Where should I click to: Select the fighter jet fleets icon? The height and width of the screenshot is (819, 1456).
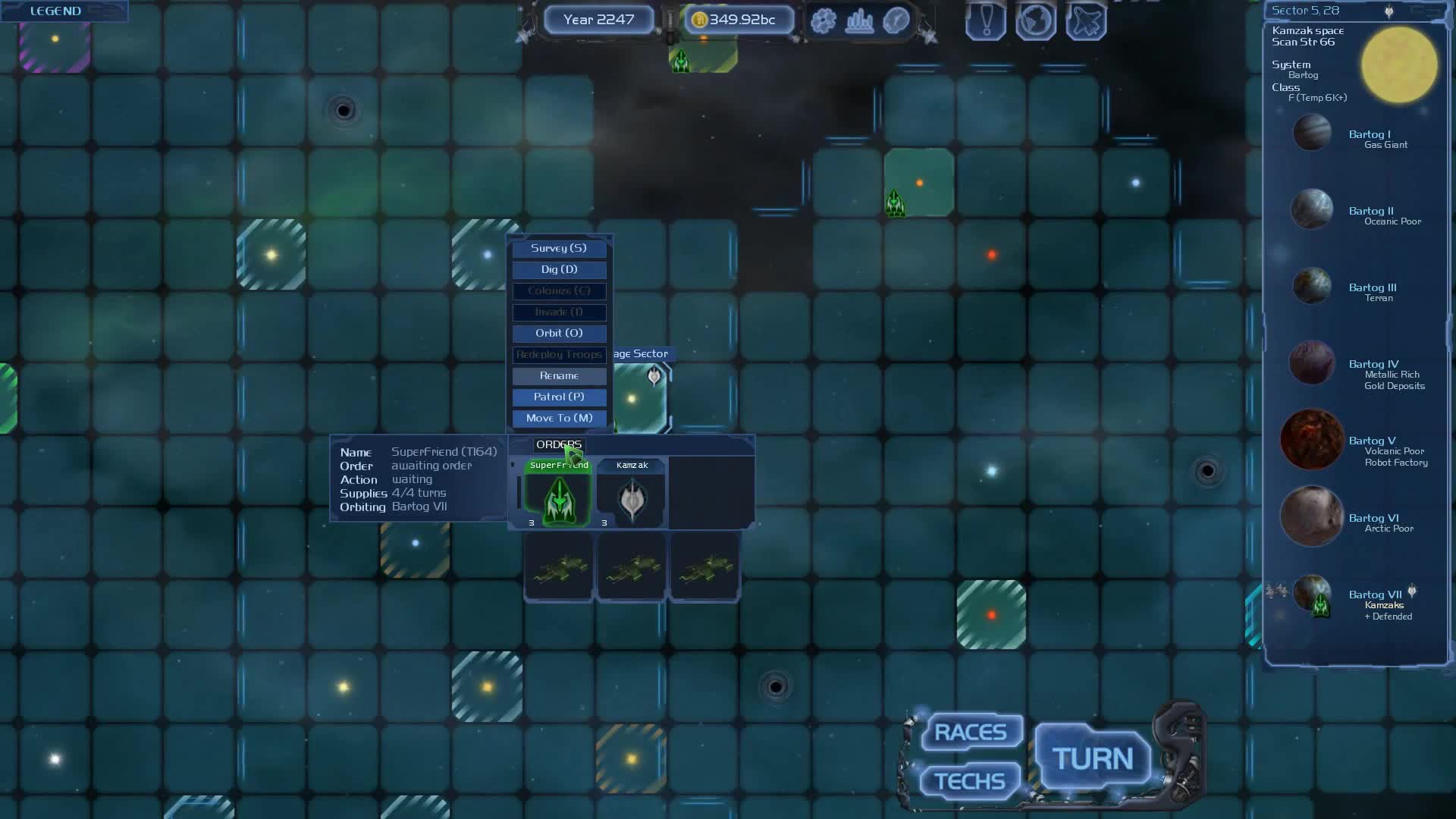pos(1085,20)
